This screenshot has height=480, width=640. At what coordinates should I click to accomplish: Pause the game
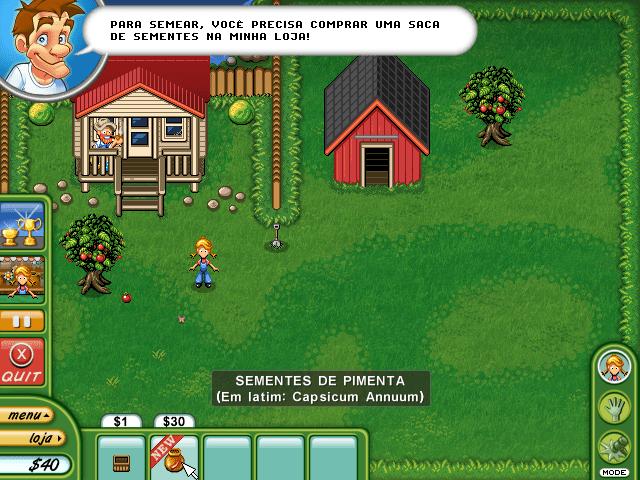click(x=21, y=321)
